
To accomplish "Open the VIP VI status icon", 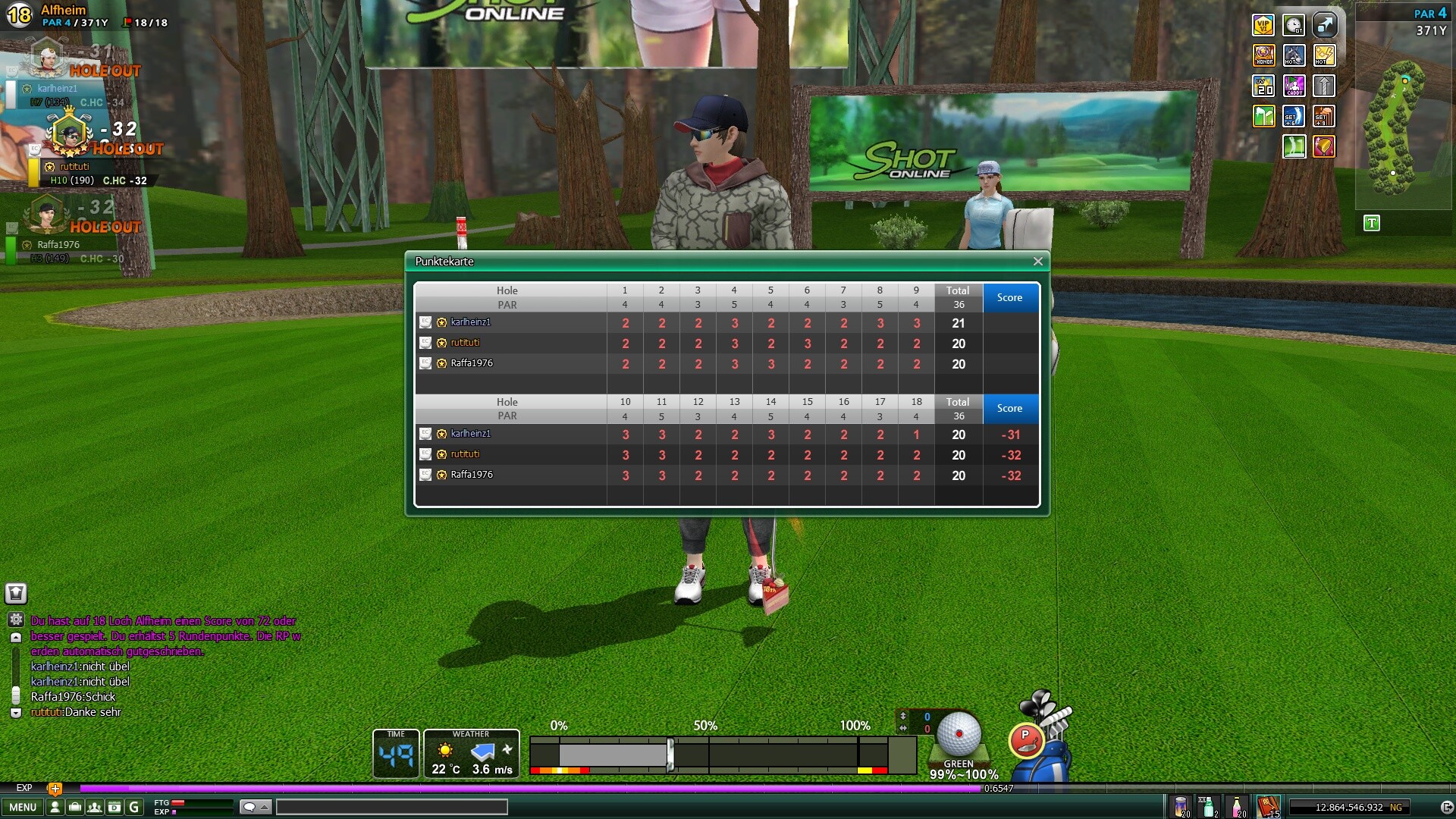I will pos(1263,26).
